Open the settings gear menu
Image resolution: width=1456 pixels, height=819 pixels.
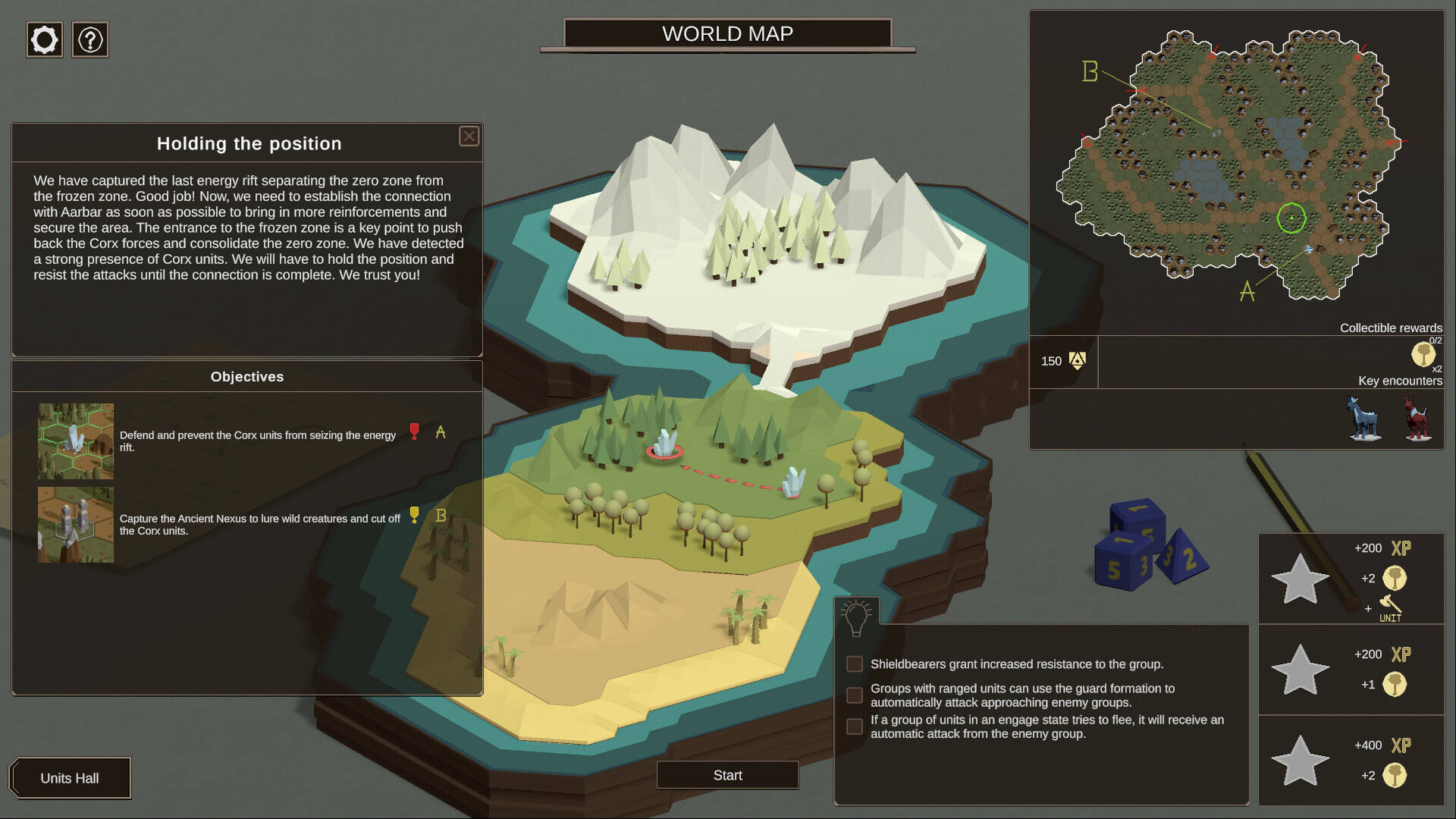(x=45, y=39)
